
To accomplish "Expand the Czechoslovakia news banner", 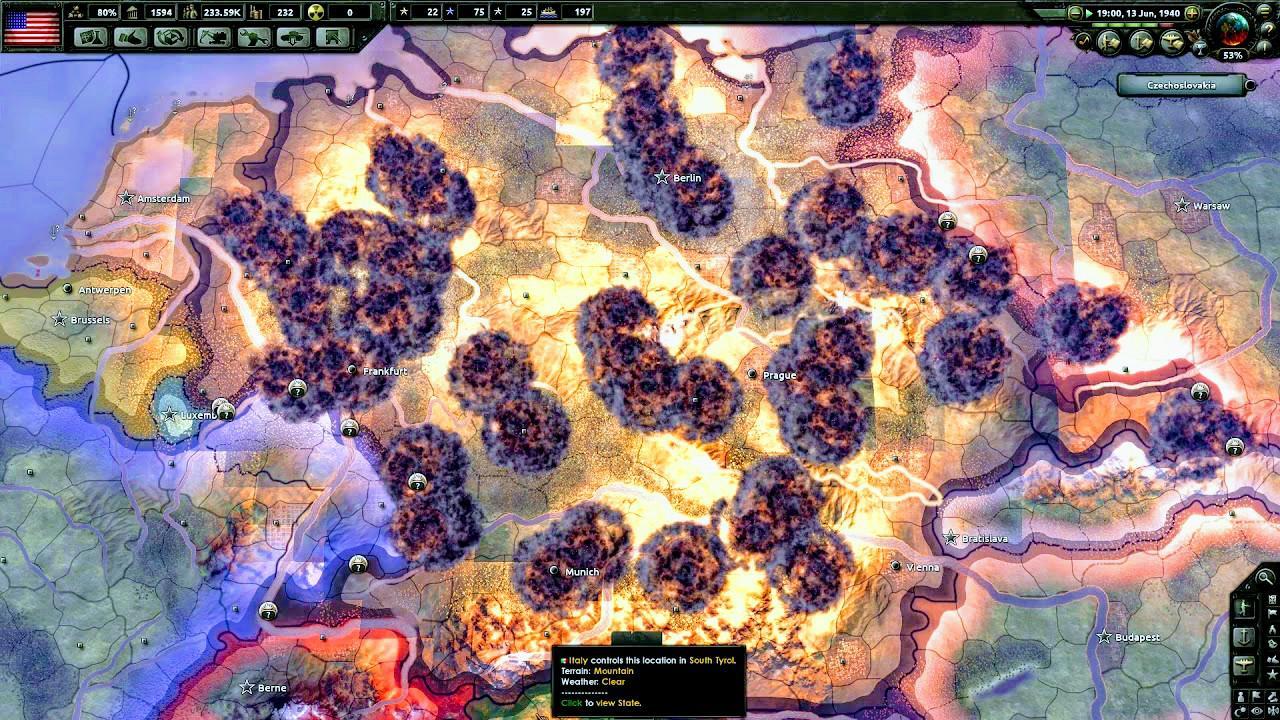I will (1251, 85).
